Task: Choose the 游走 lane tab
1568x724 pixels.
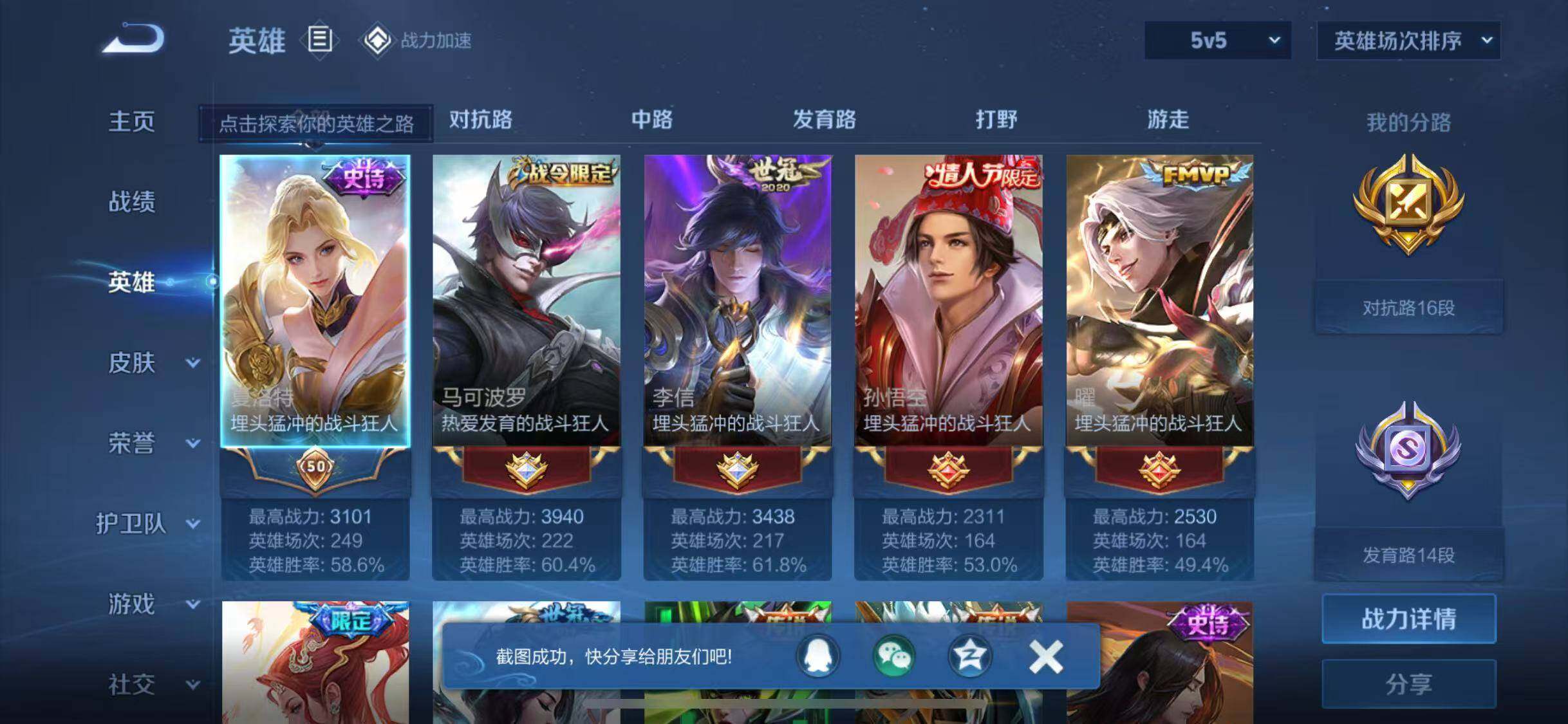Action: pos(1168,120)
